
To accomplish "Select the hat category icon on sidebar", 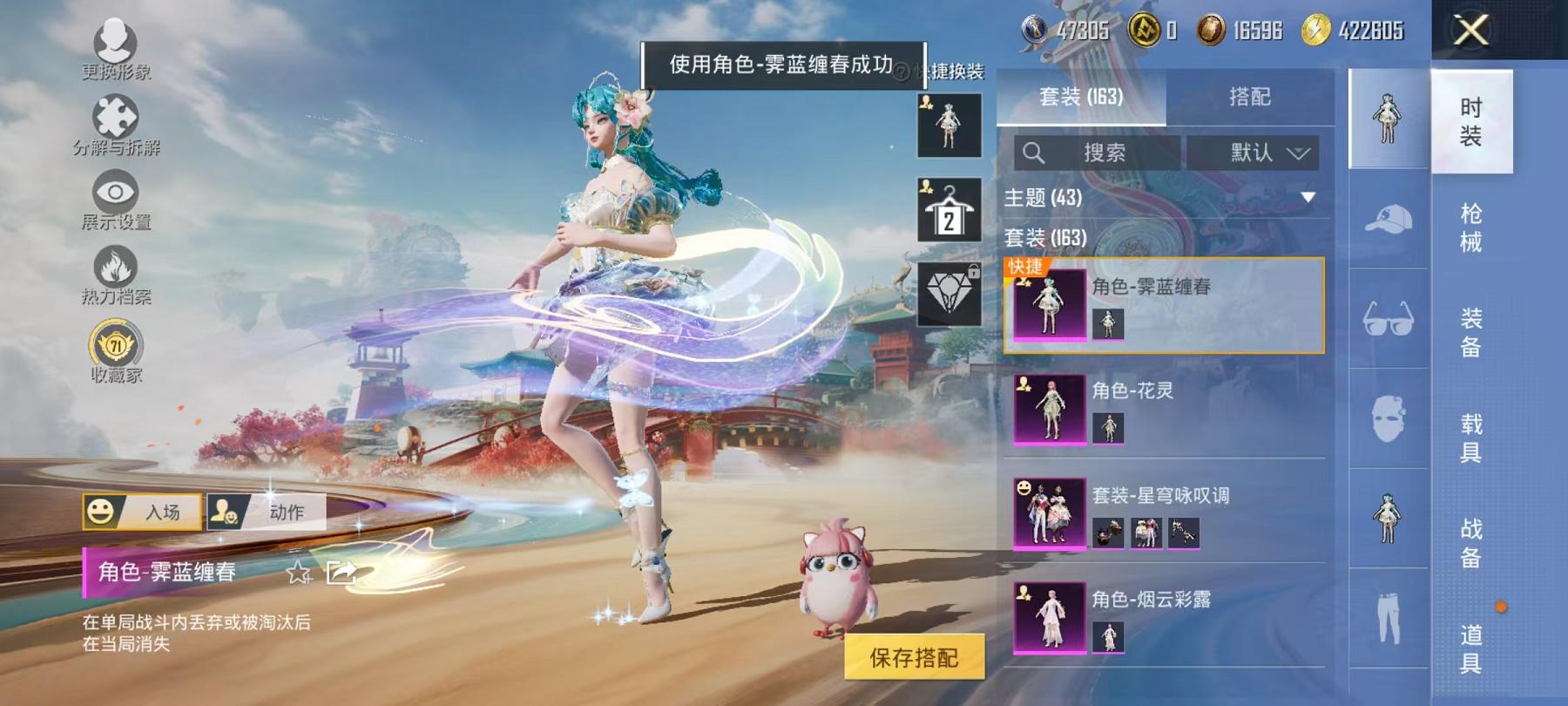I will 1389,218.
